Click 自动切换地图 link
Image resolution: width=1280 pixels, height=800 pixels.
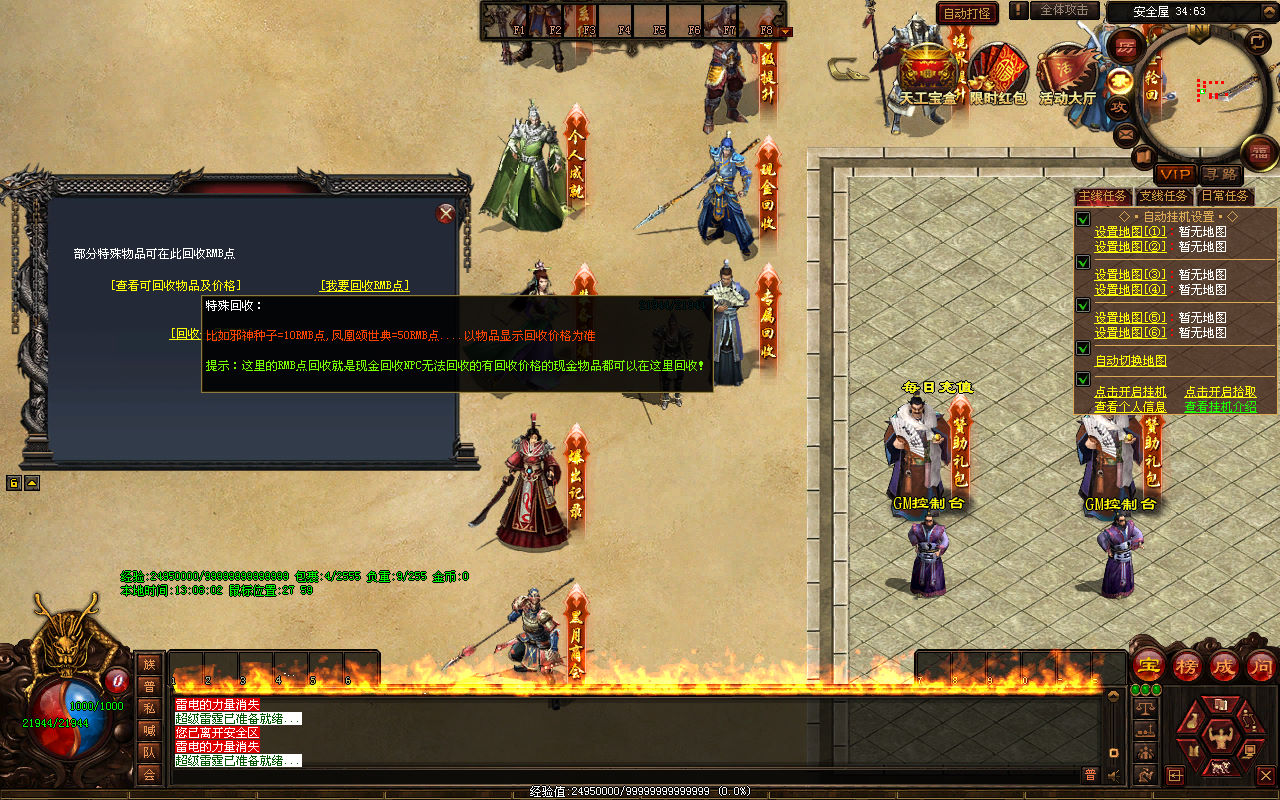pyautogui.click(x=1130, y=361)
